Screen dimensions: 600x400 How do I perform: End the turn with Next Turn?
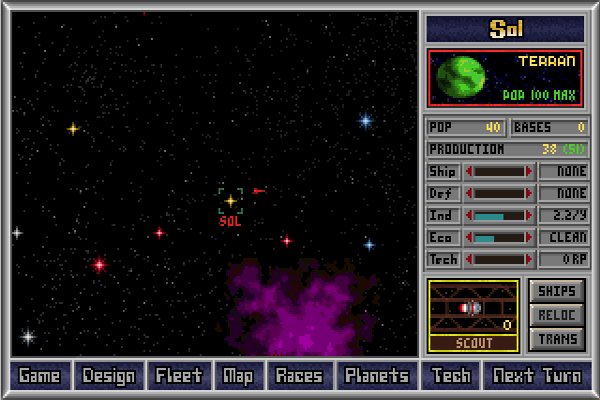(x=535, y=376)
